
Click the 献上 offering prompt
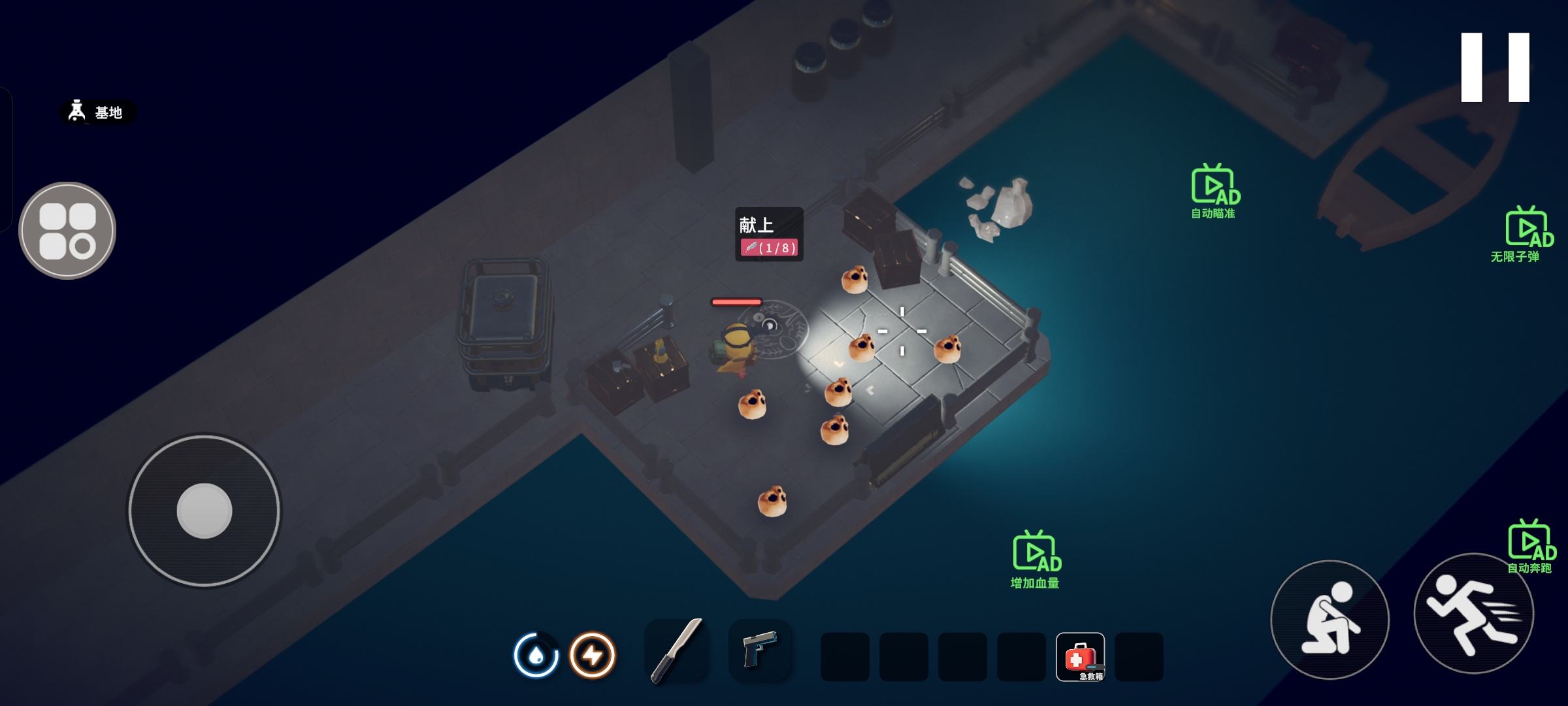point(769,235)
